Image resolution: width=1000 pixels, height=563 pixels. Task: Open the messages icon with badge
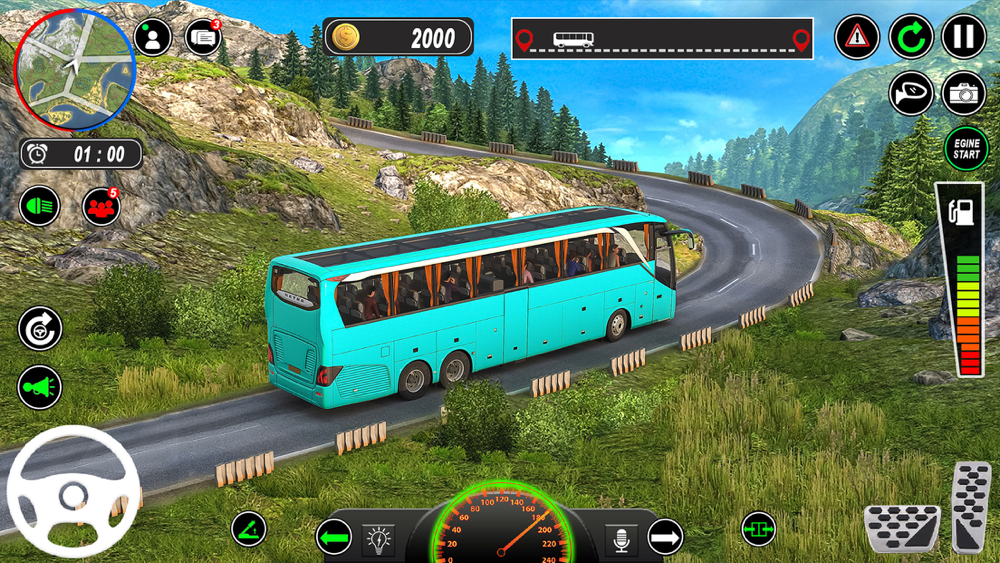pyautogui.click(x=203, y=37)
